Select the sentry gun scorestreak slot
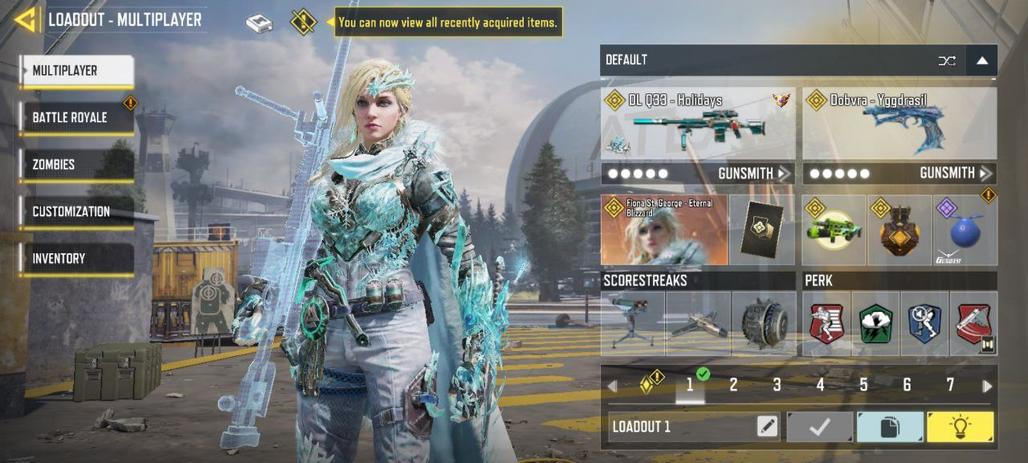1028x463 pixels. click(x=633, y=323)
